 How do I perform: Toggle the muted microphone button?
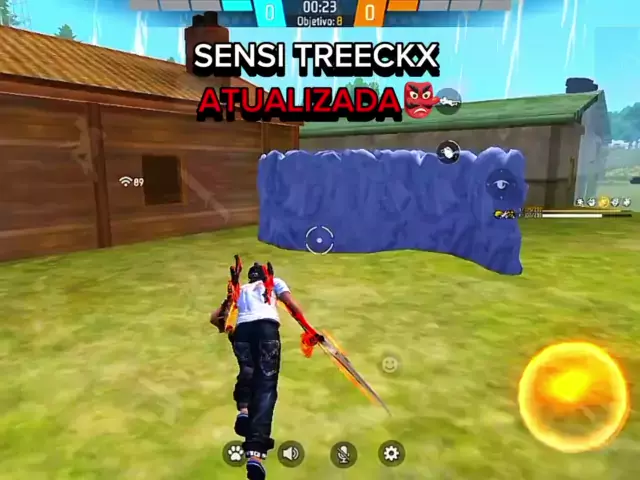click(x=343, y=454)
